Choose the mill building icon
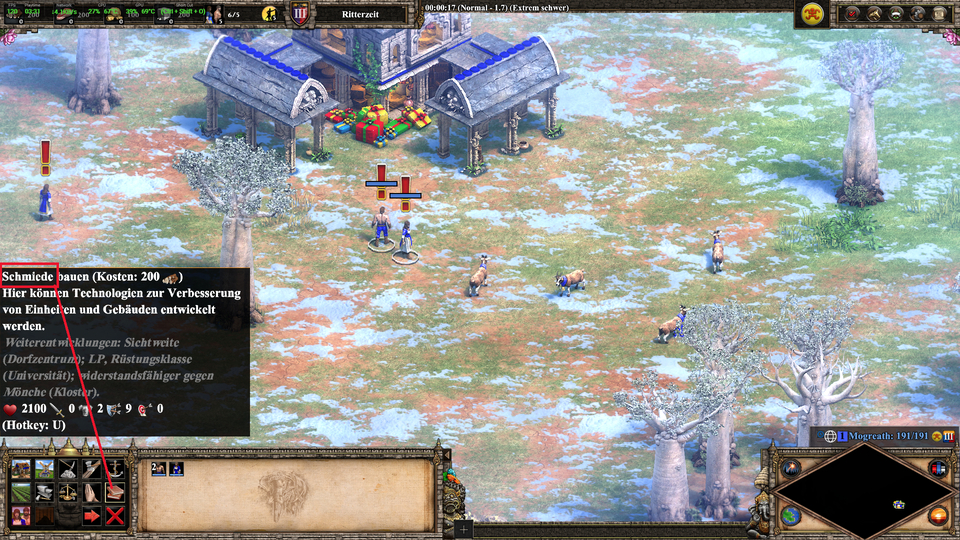Viewport: 960px width, 540px height. pyautogui.click(x=45, y=468)
